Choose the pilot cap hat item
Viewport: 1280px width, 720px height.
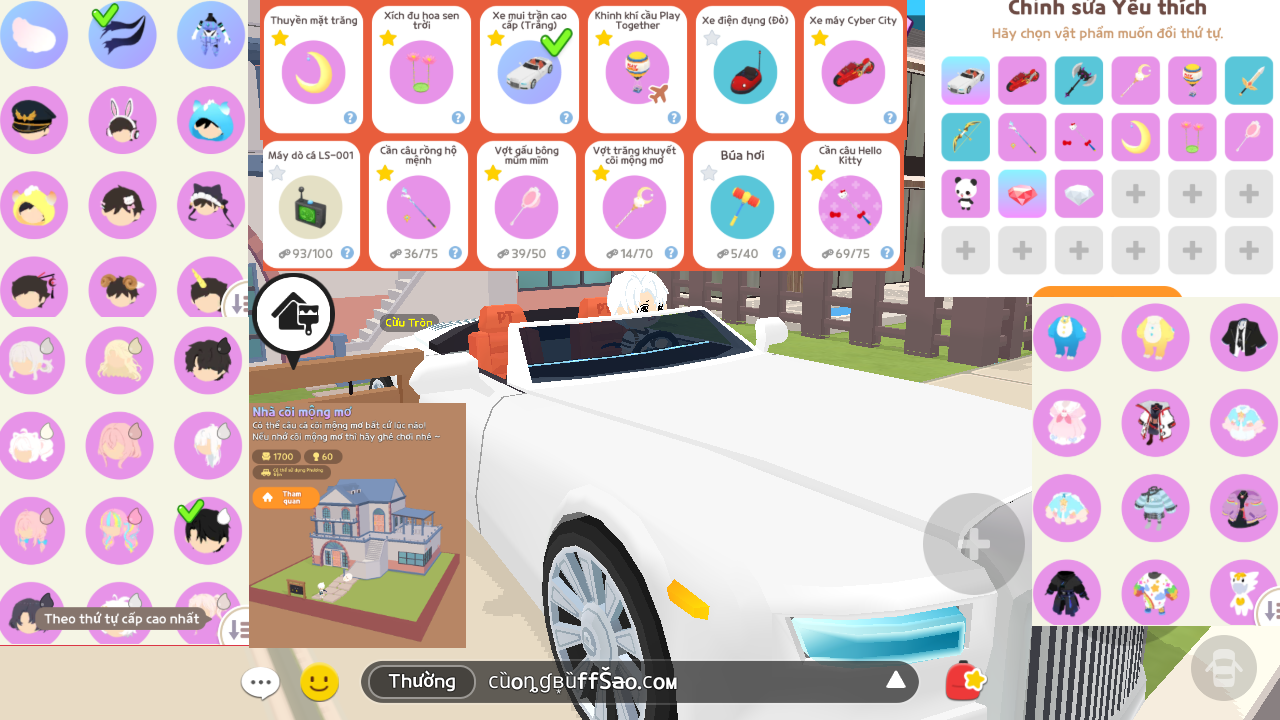(x=34, y=121)
